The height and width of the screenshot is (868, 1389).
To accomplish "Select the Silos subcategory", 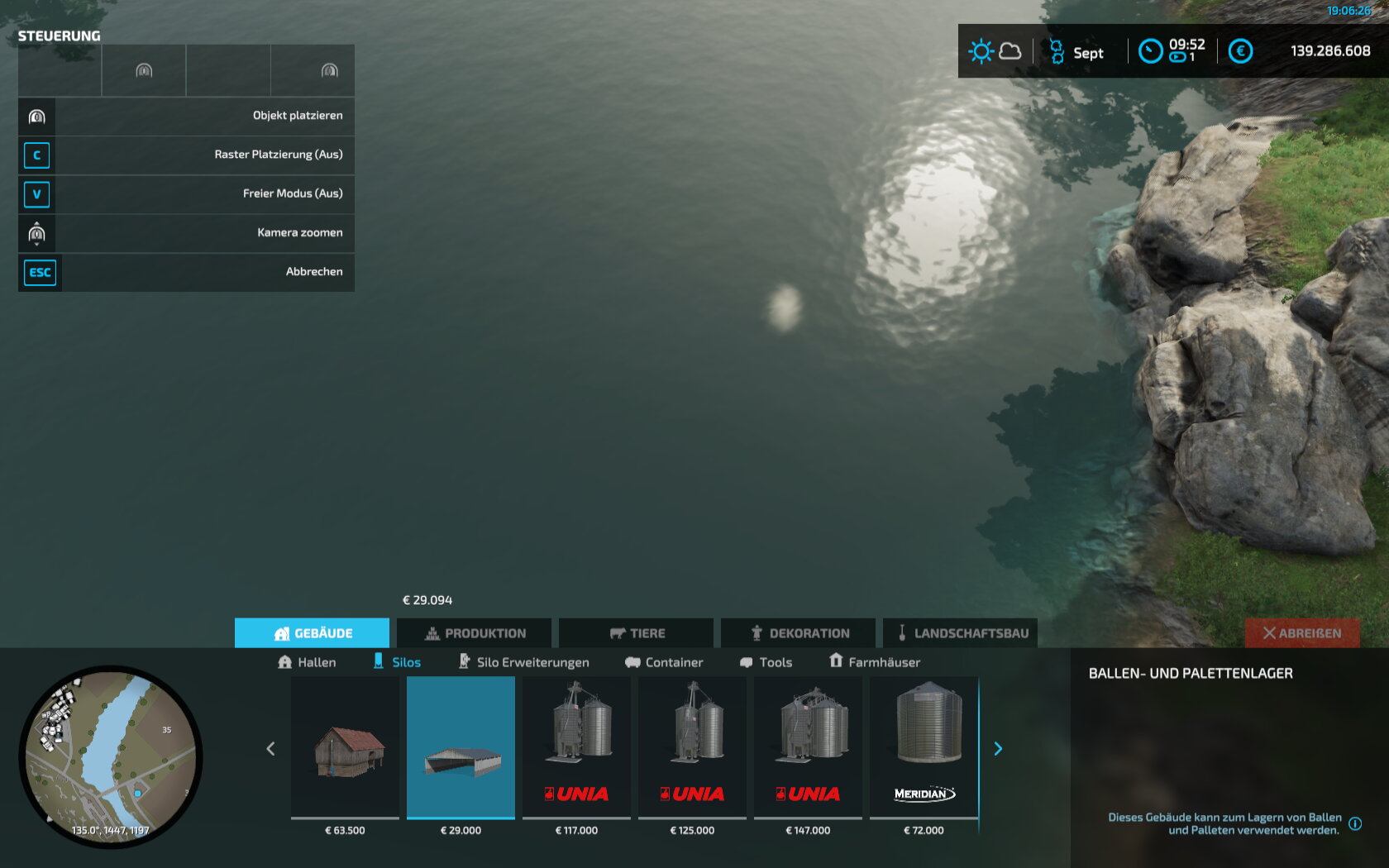I will (397, 662).
